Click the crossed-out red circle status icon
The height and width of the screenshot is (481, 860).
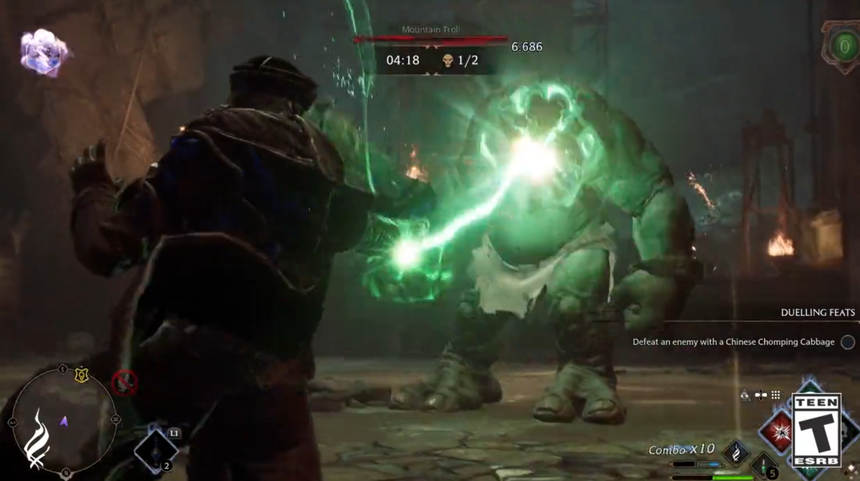click(x=124, y=381)
